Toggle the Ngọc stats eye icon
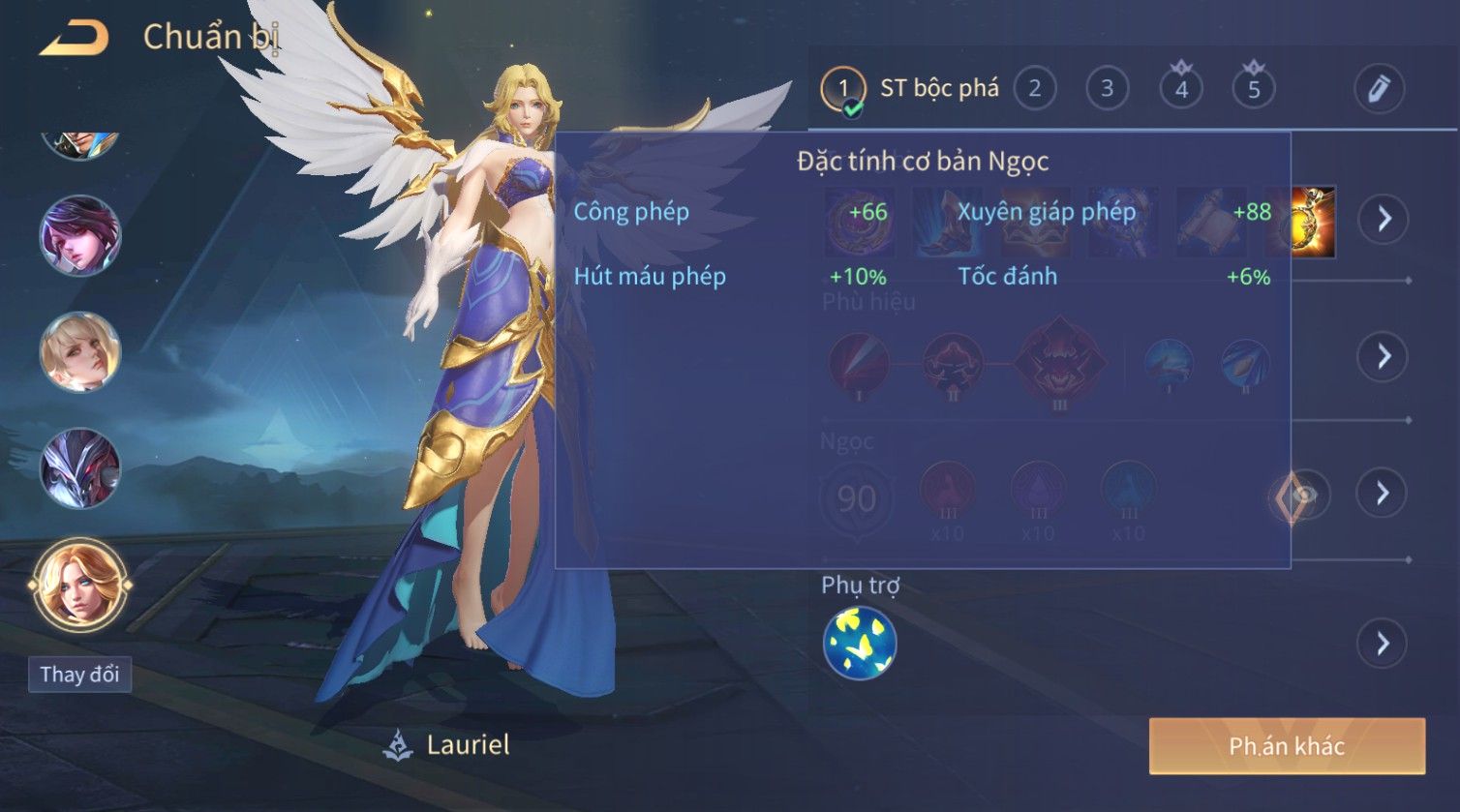 click(1303, 496)
